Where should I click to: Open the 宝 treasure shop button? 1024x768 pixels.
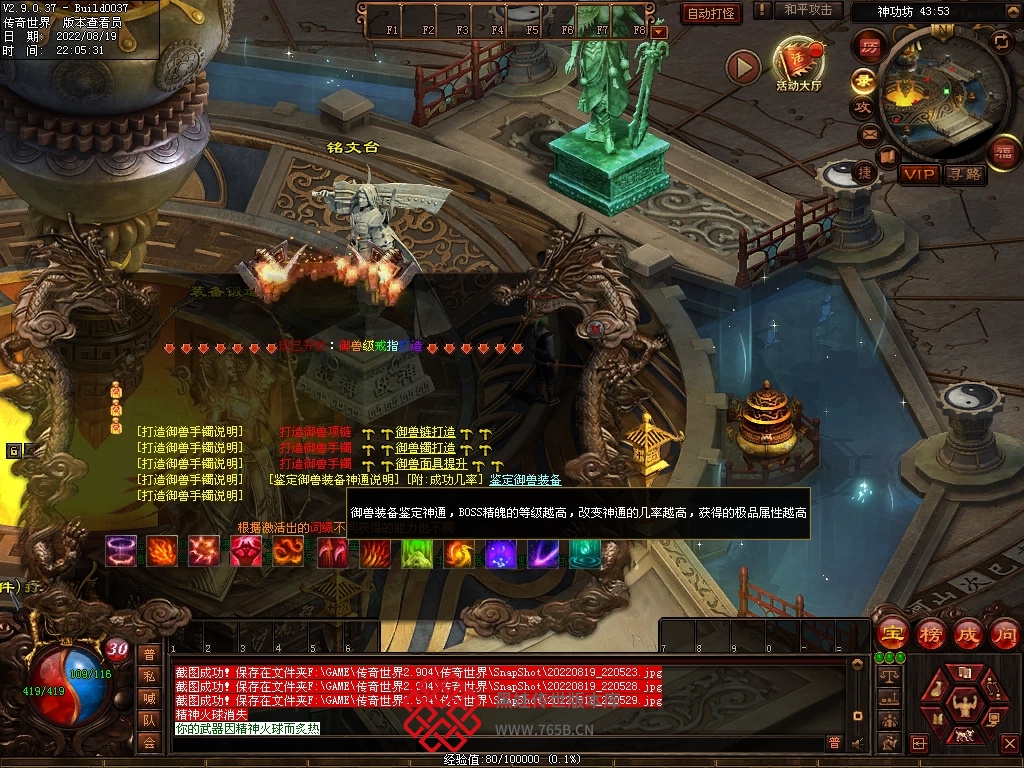tap(892, 634)
